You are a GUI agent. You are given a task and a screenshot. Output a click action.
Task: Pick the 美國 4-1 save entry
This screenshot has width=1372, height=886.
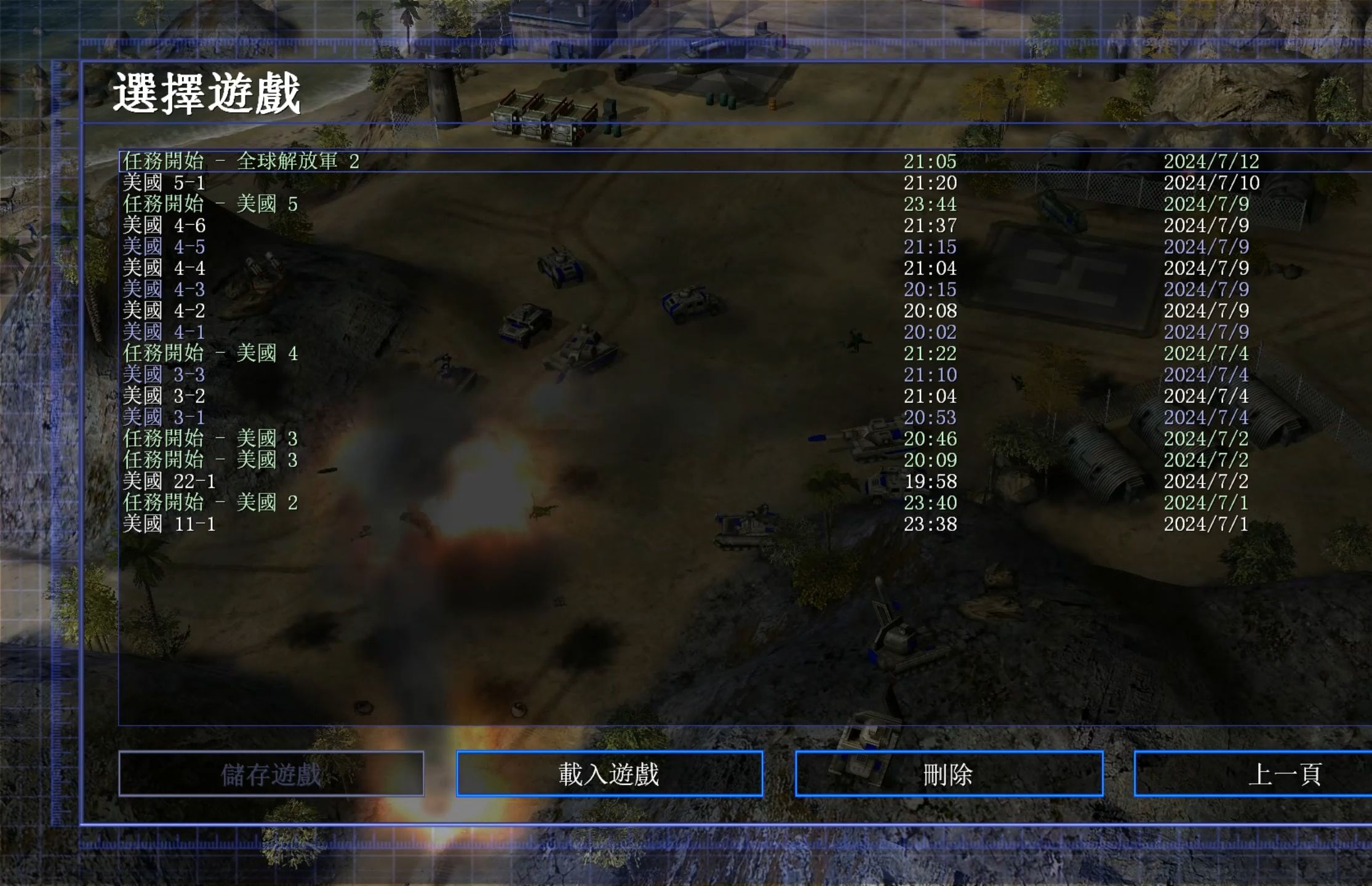(x=164, y=332)
